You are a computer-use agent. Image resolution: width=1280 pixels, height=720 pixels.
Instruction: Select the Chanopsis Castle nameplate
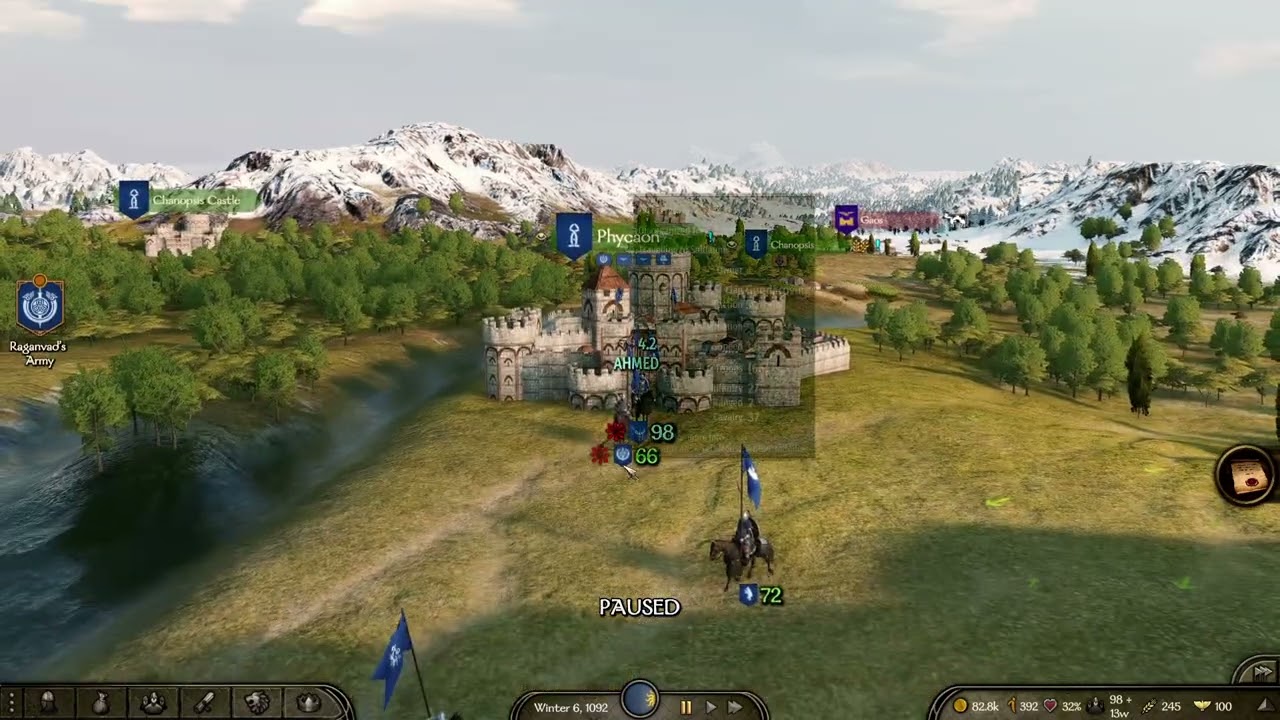pos(195,201)
